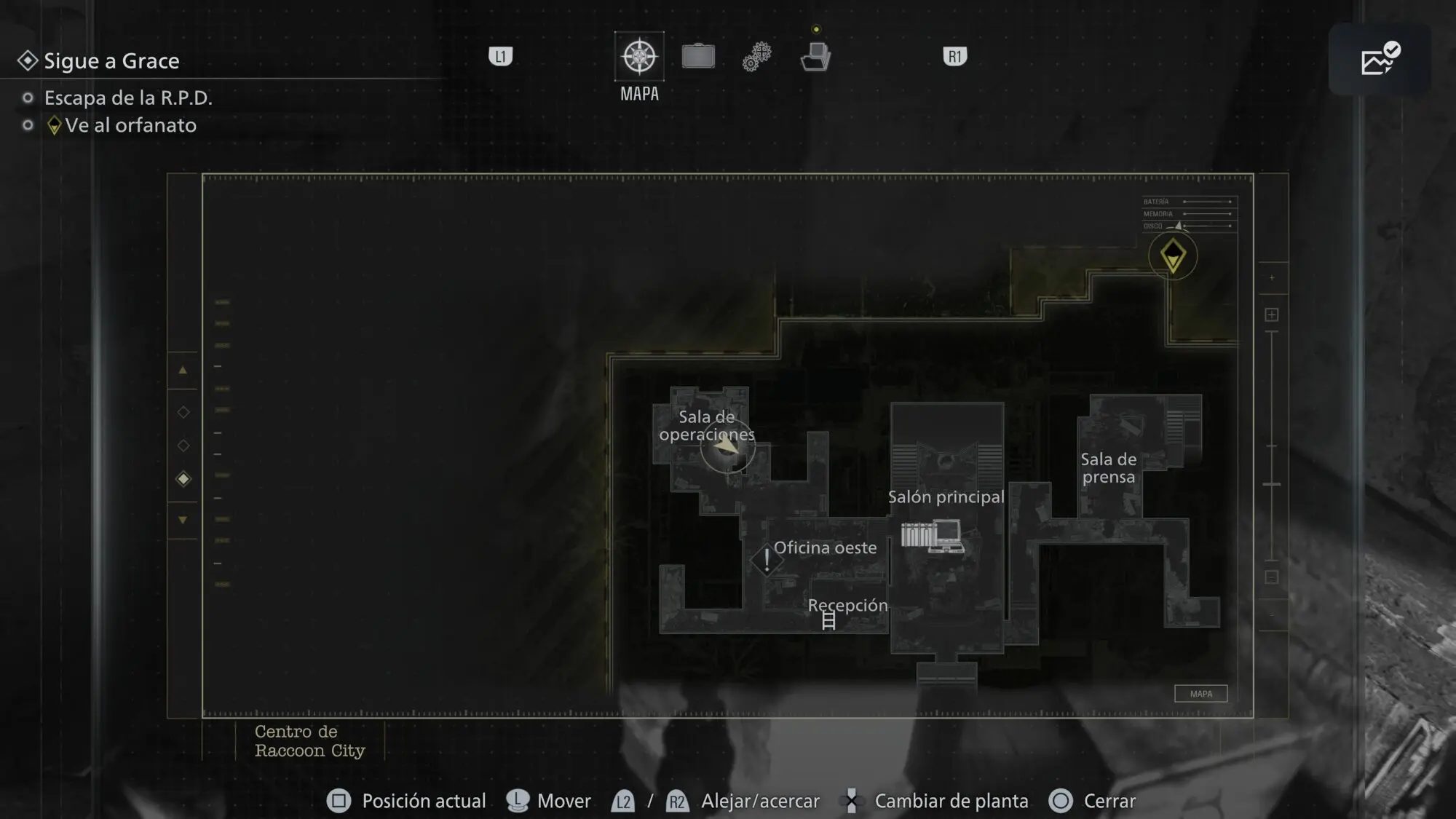Zoom in with the plus box
Image resolution: width=1456 pixels, height=819 pixels.
[1272, 314]
